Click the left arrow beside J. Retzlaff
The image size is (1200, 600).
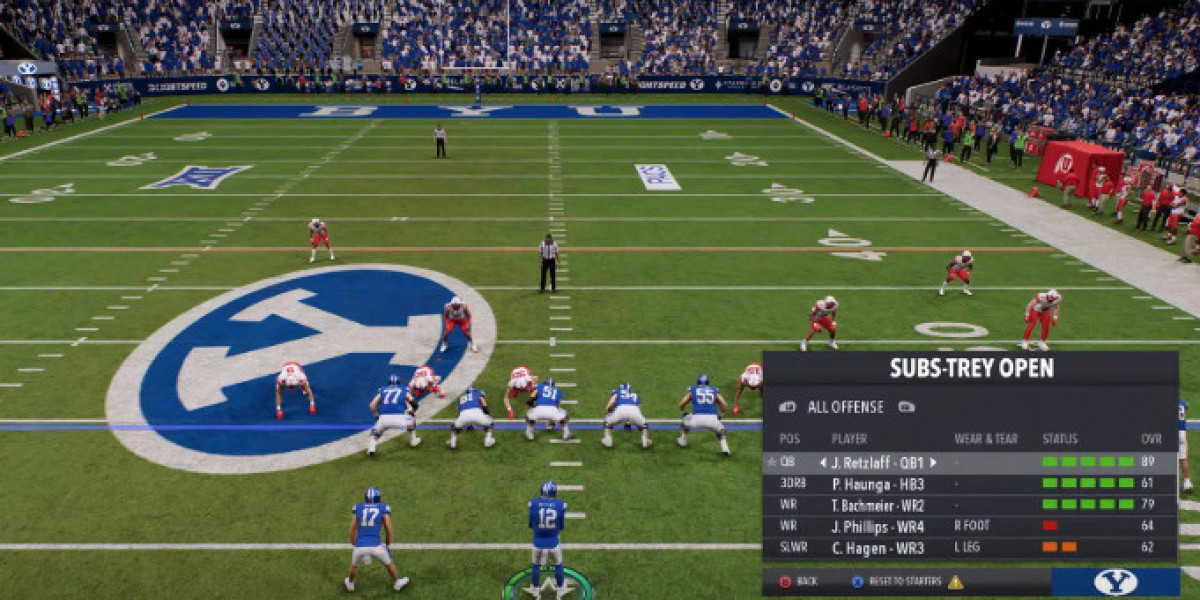(x=823, y=462)
